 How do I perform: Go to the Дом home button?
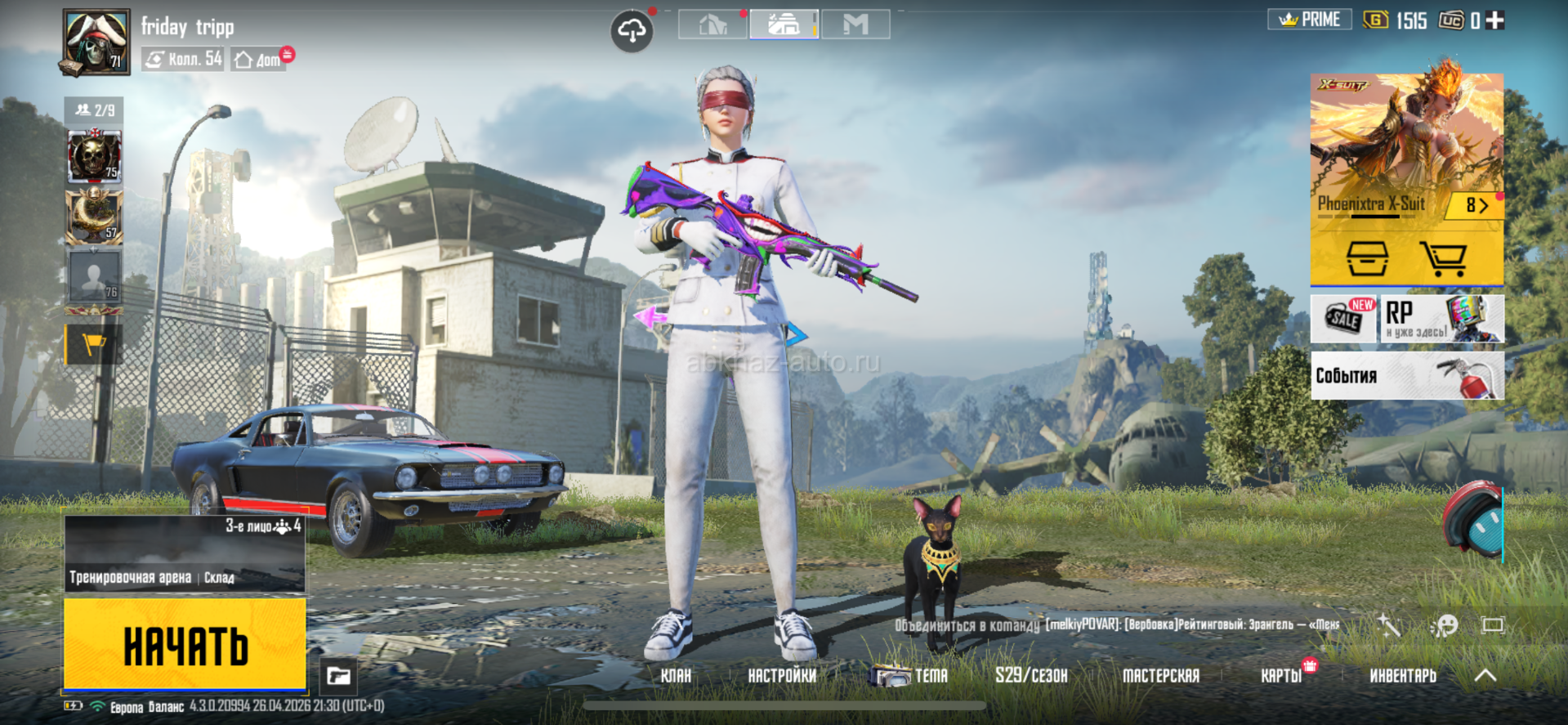tap(259, 60)
